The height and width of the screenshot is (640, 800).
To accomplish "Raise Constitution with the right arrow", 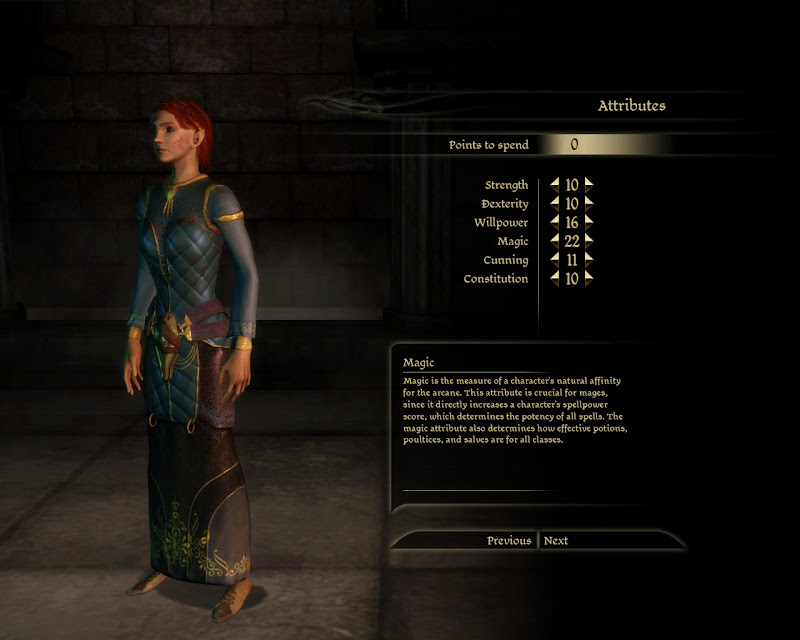I will [589, 279].
